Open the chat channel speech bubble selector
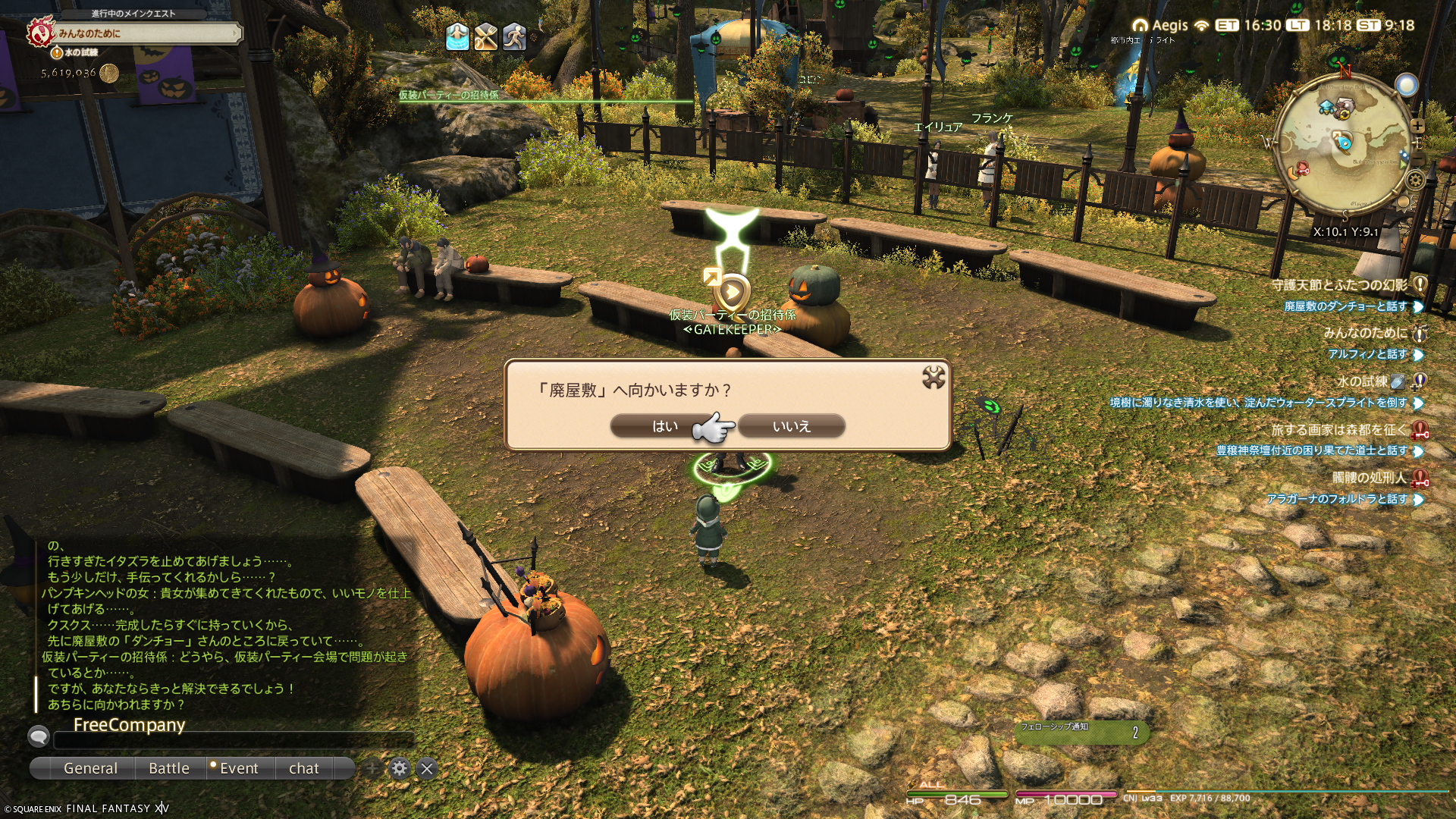 (x=39, y=736)
